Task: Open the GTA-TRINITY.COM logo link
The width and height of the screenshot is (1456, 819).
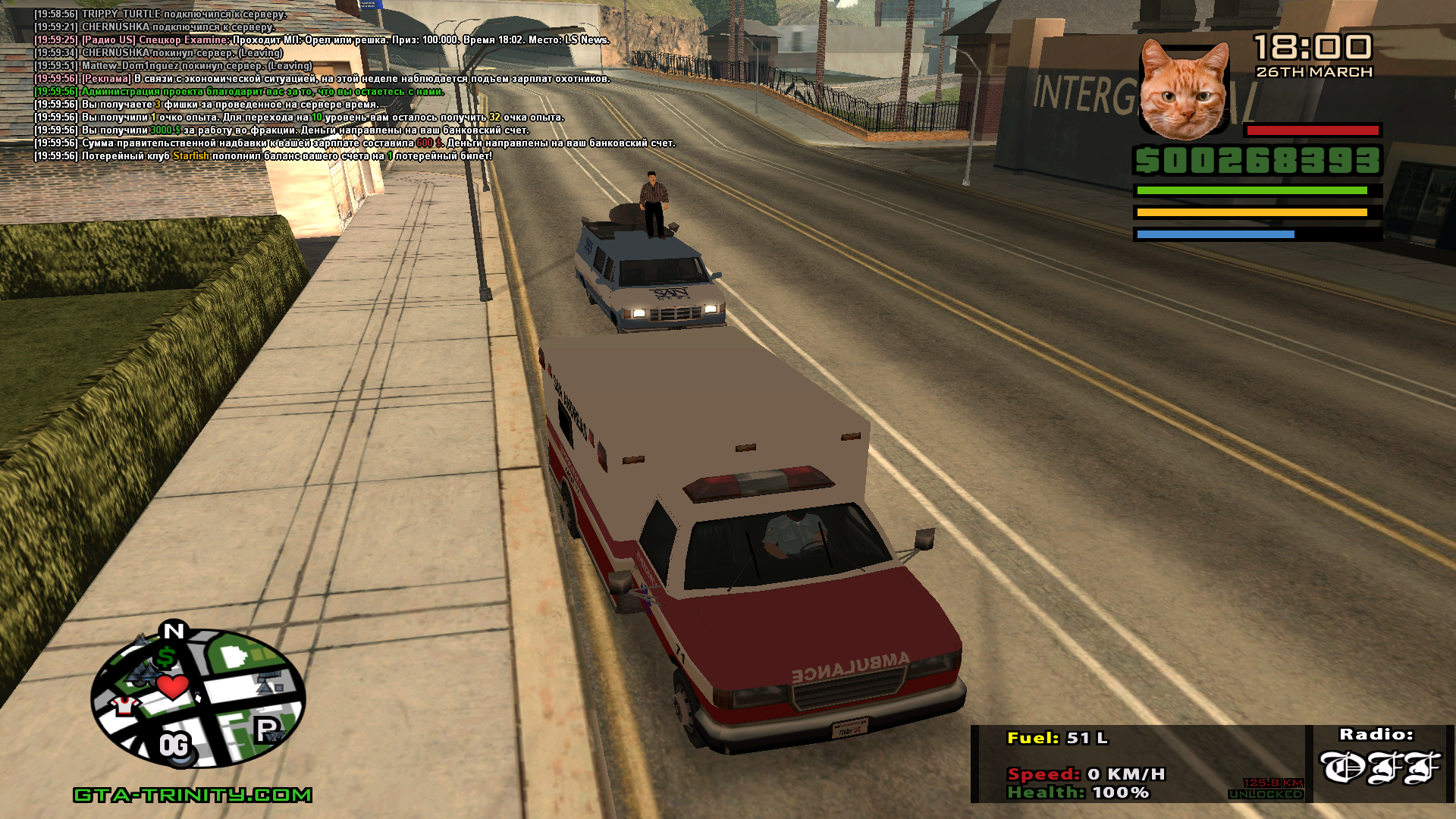Action: pos(193,795)
